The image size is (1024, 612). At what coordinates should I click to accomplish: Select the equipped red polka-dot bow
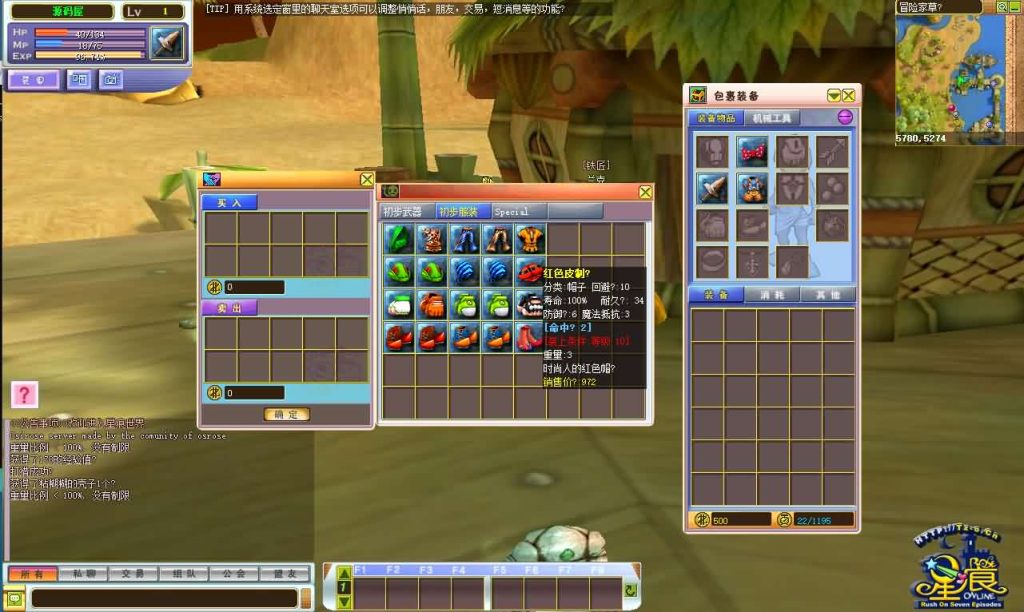click(x=752, y=151)
